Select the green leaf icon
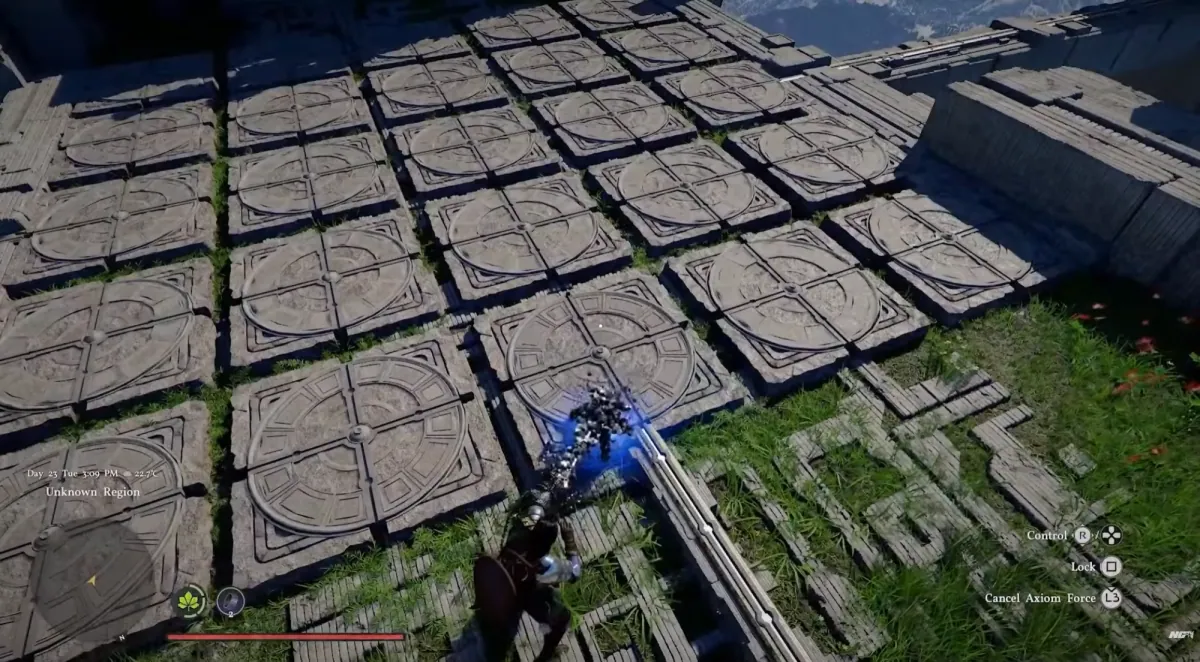Viewport: 1200px width, 662px height. coord(190,601)
